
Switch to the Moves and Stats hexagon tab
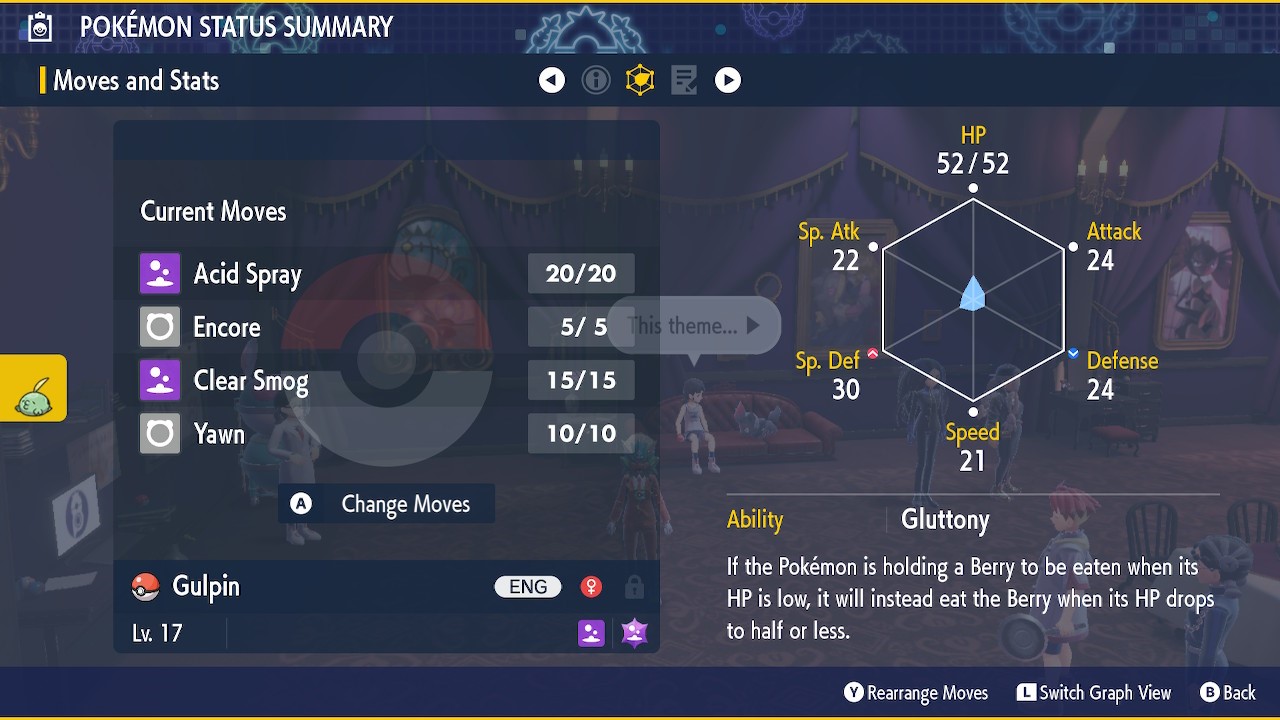coord(640,80)
